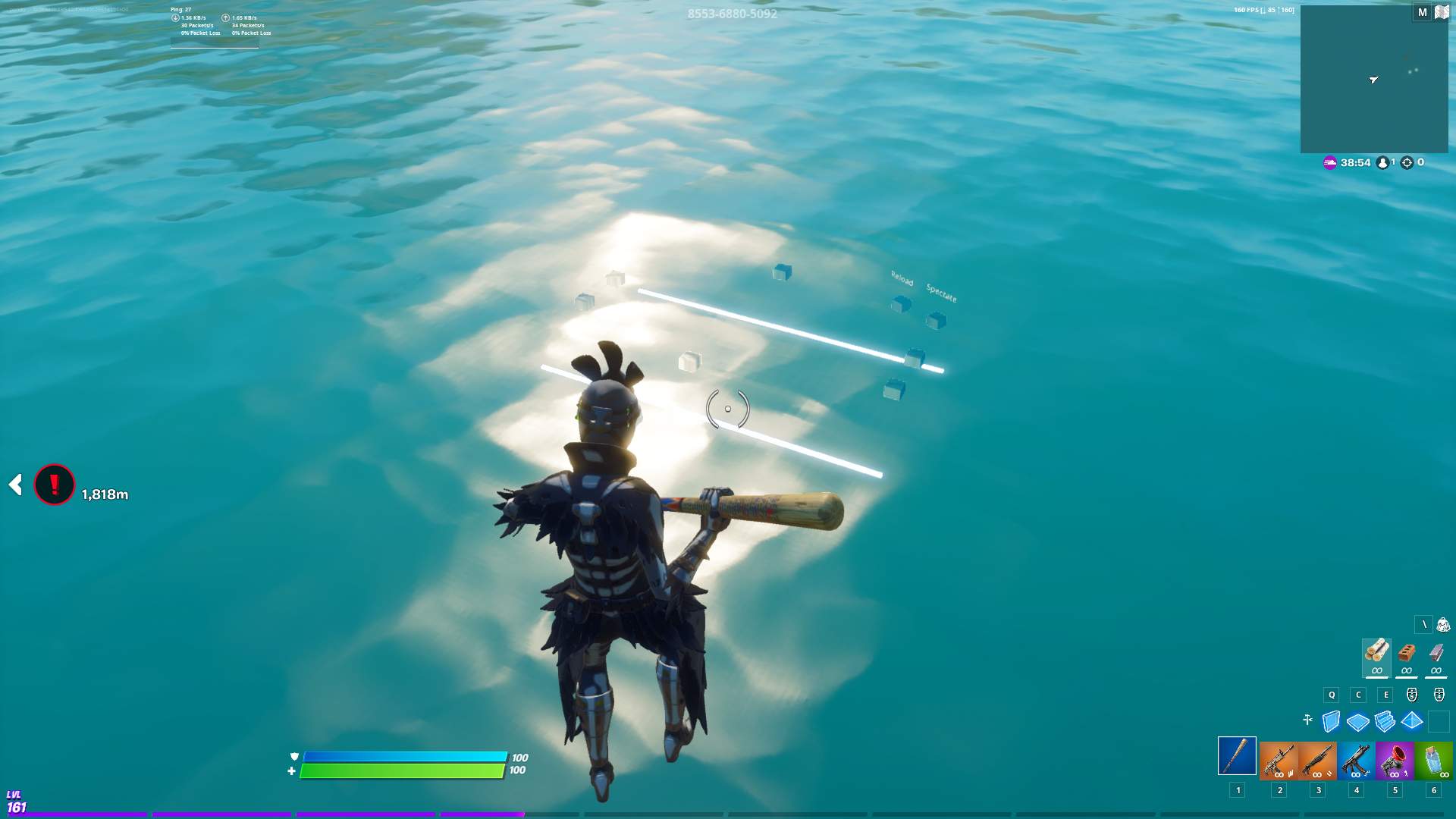1456x819 pixels.
Task: Click the green health bar
Action: coord(402,770)
